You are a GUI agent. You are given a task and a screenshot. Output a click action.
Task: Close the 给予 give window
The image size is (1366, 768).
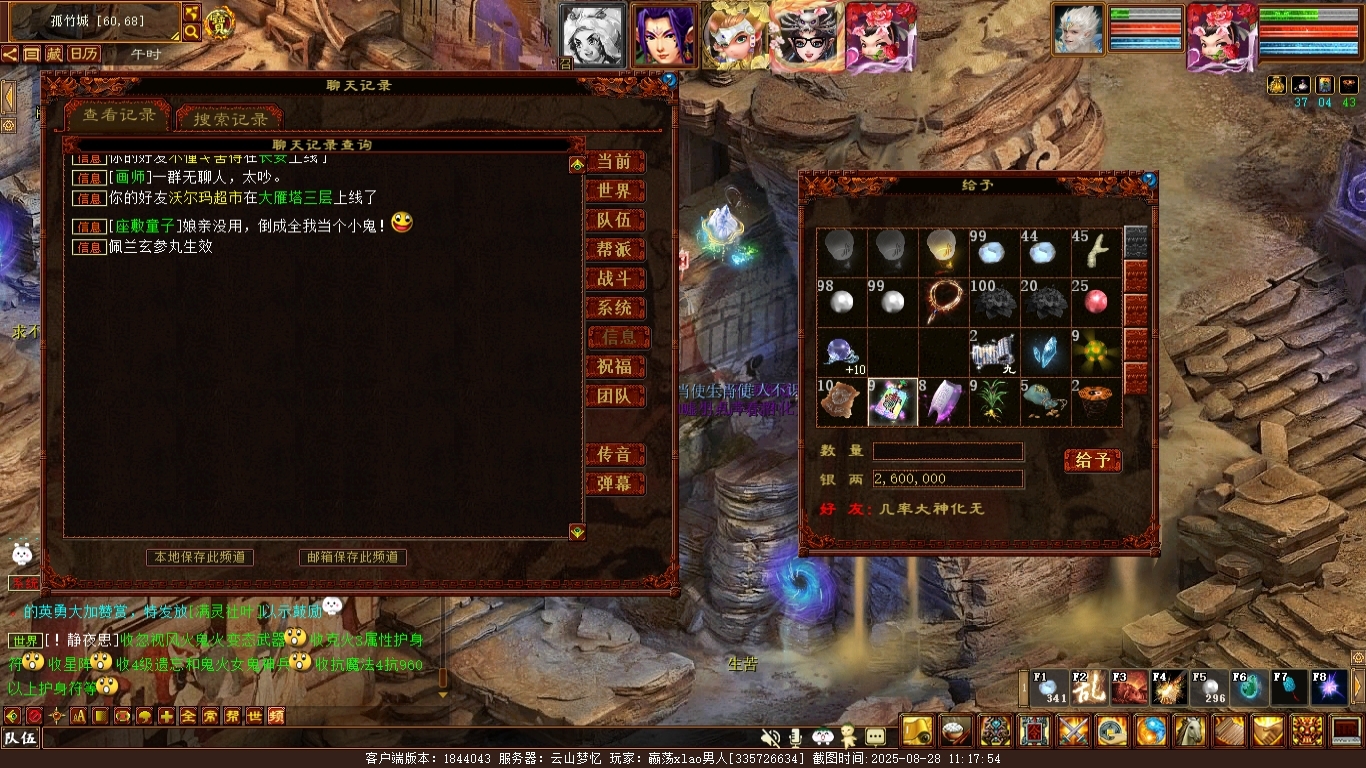click(x=1149, y=180)
